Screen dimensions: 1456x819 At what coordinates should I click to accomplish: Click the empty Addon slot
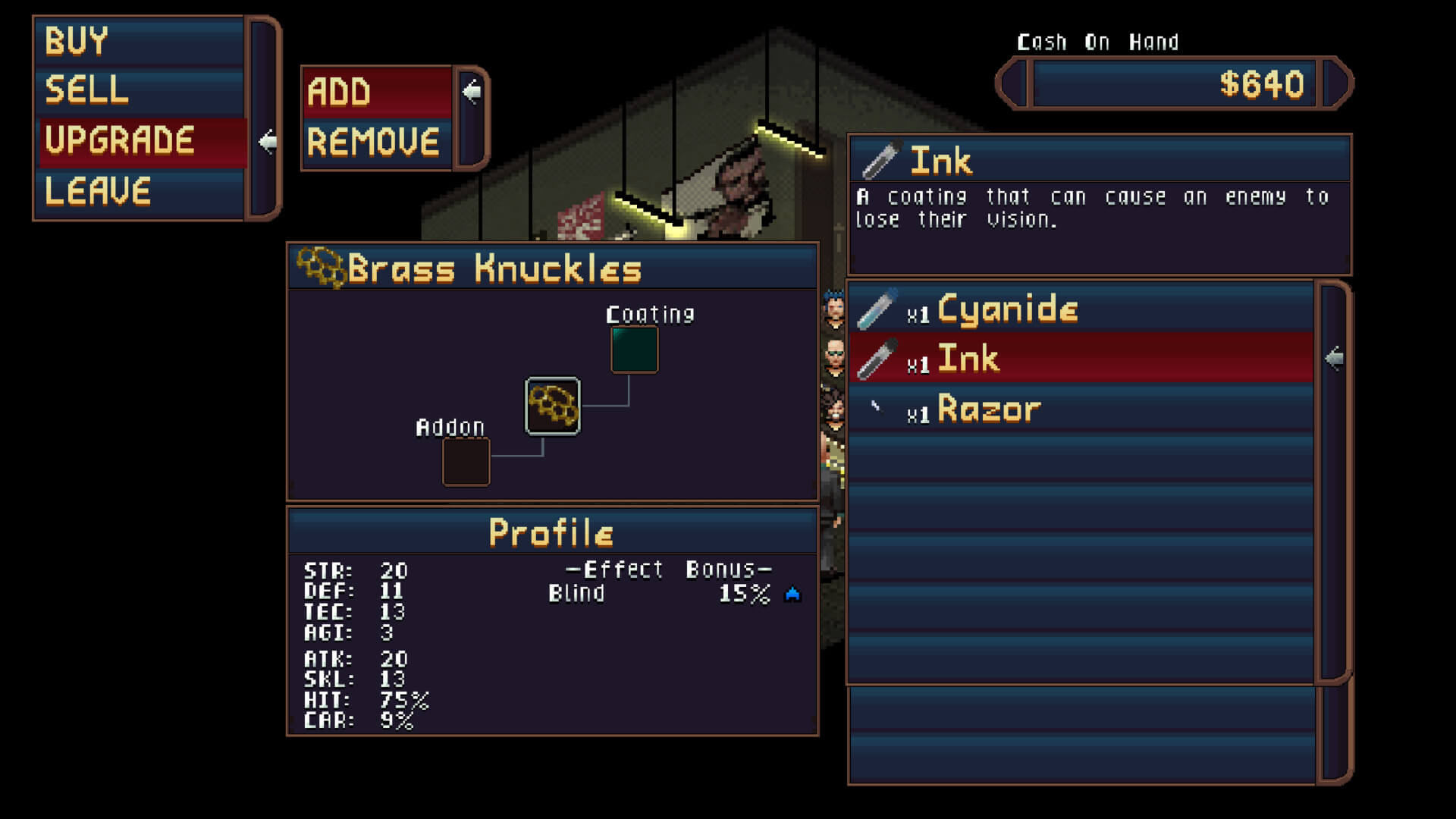(x=466, y=462)
